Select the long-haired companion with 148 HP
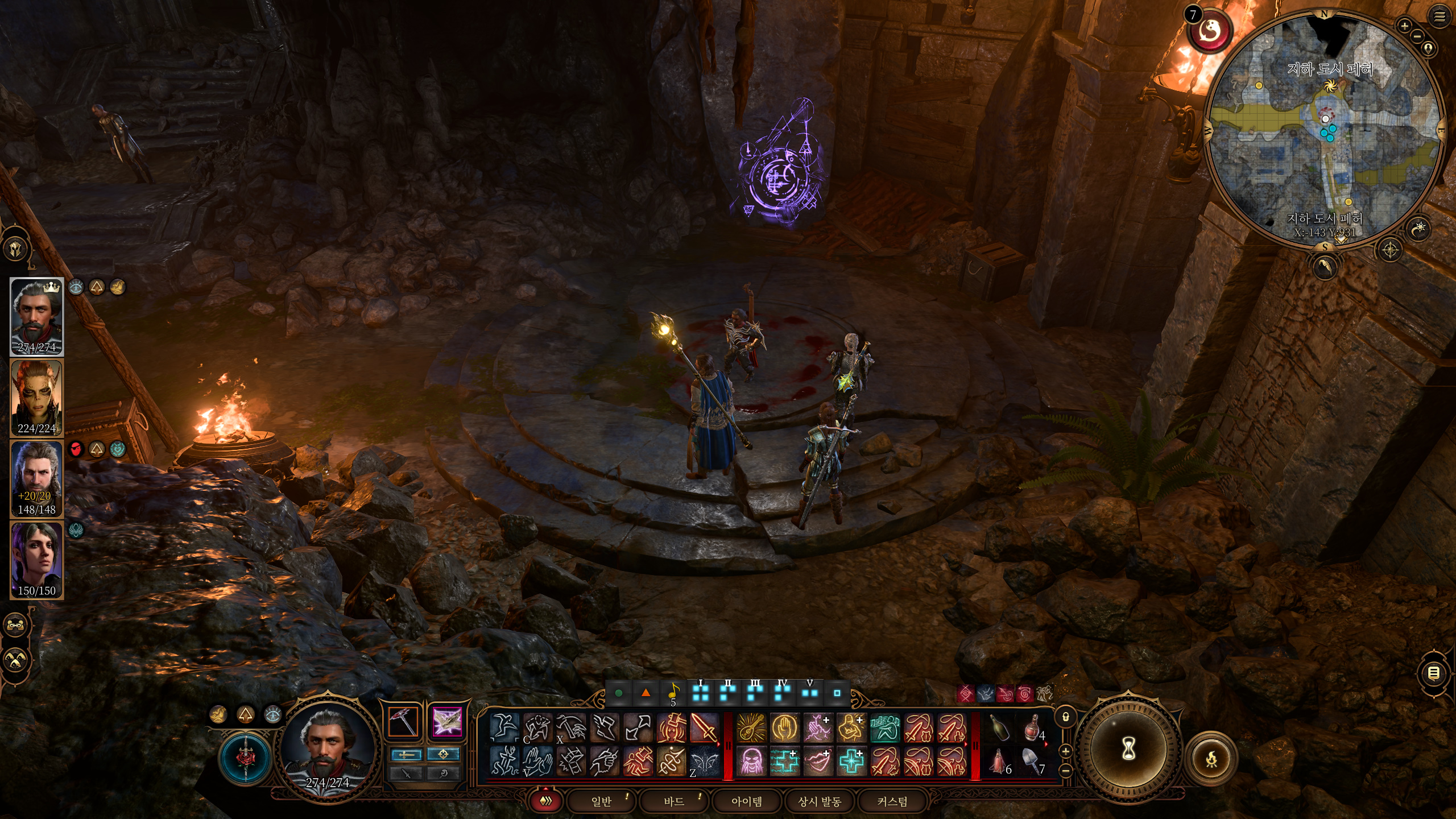This screenshot has width=1456, height=819. [37, 479]
